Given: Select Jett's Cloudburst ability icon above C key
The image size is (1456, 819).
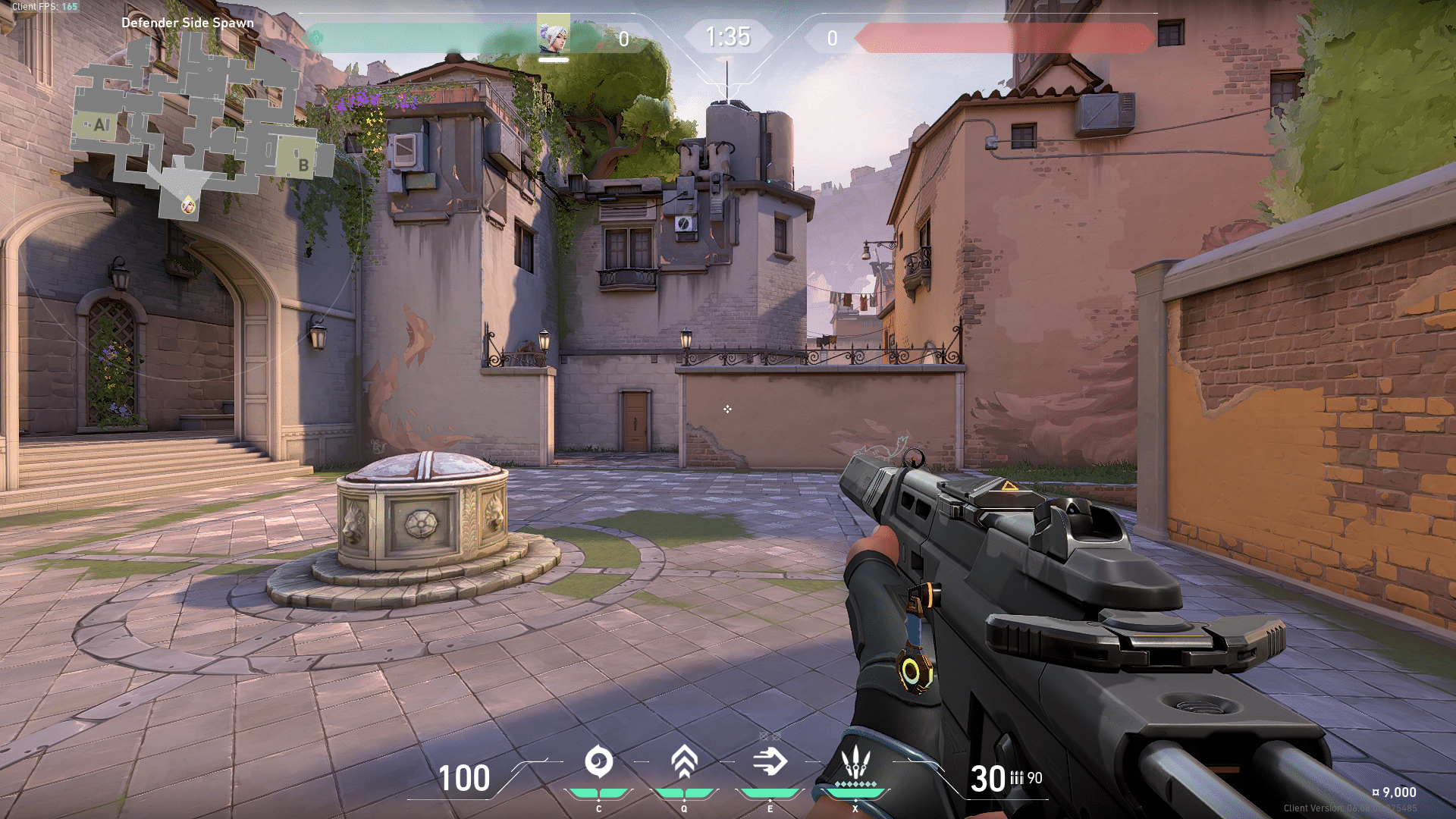Looking at the screenshot, I should pos(599,761).
